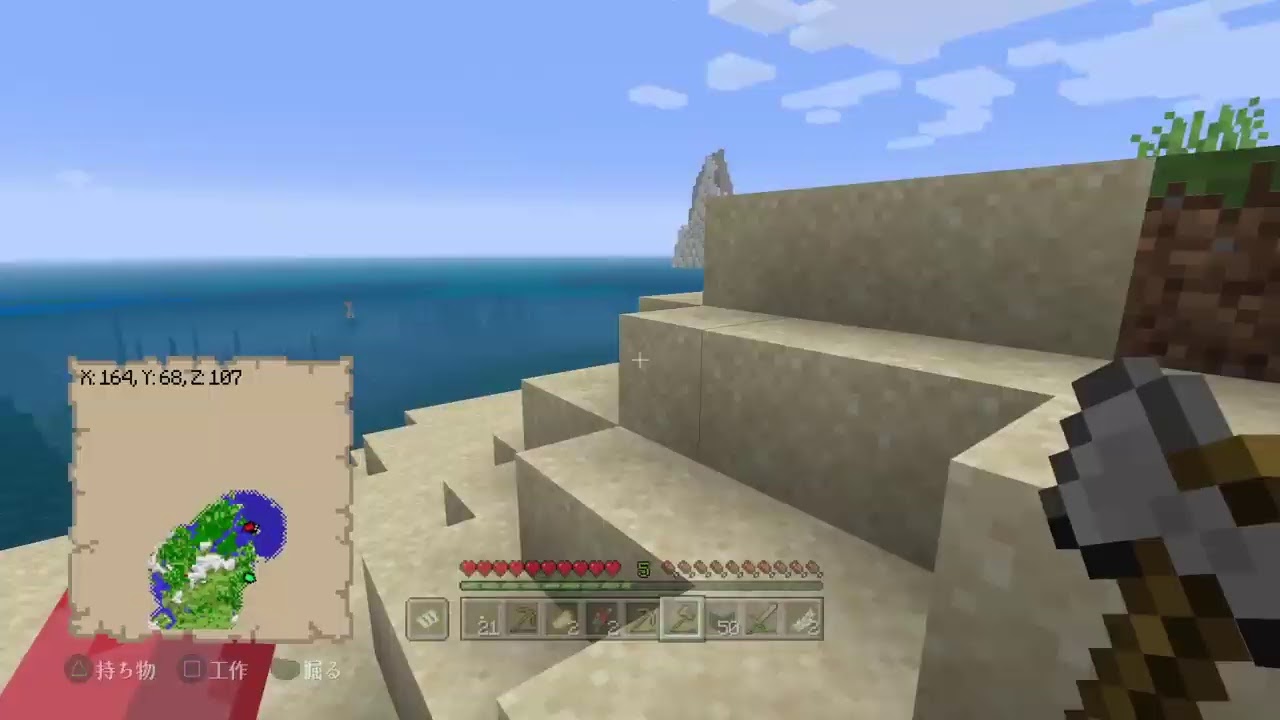This screenshot has width=1280, height=720.
Task: Click the experience level number 5
Action: [645, 569]
